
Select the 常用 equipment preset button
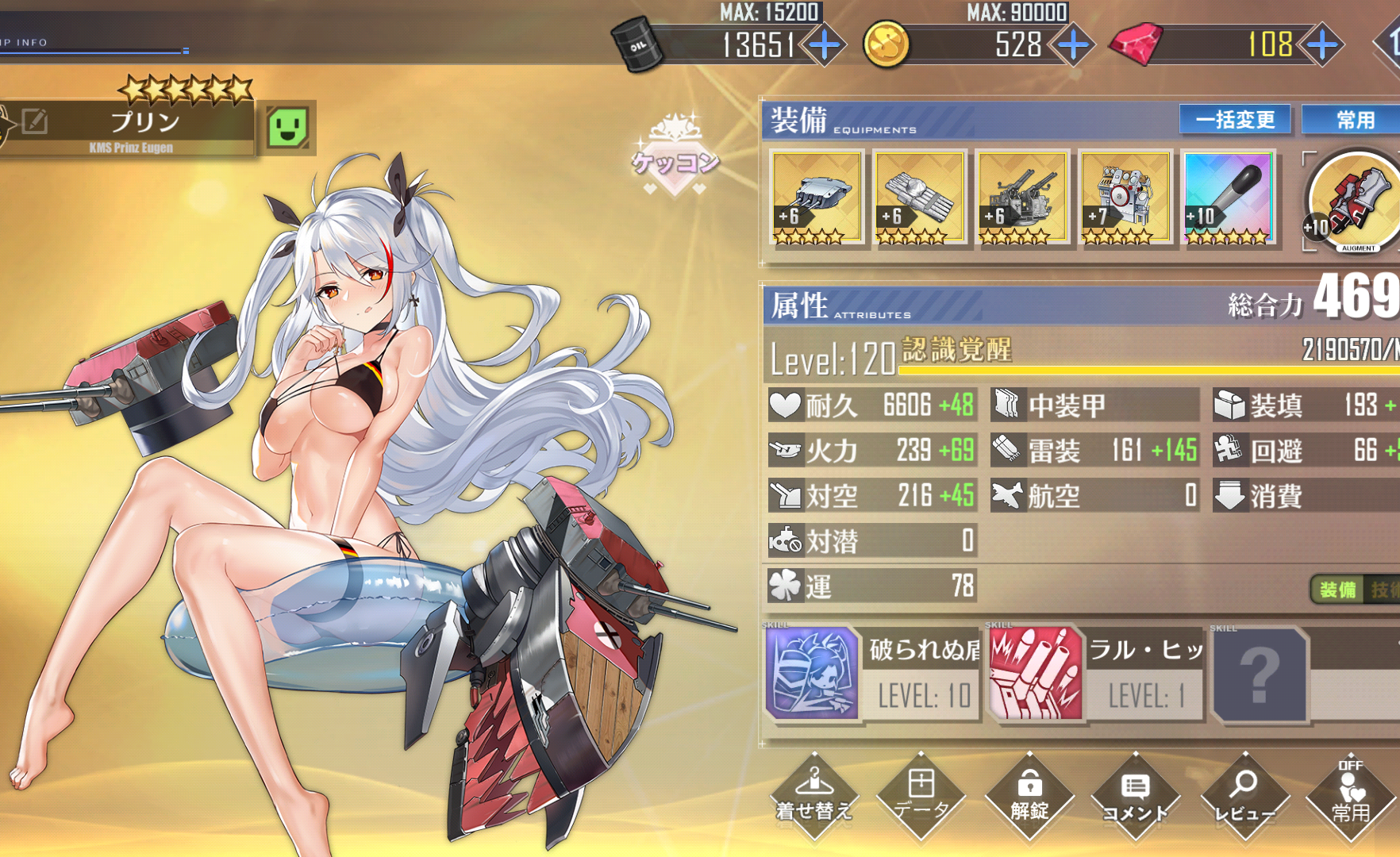[1355, 120]
